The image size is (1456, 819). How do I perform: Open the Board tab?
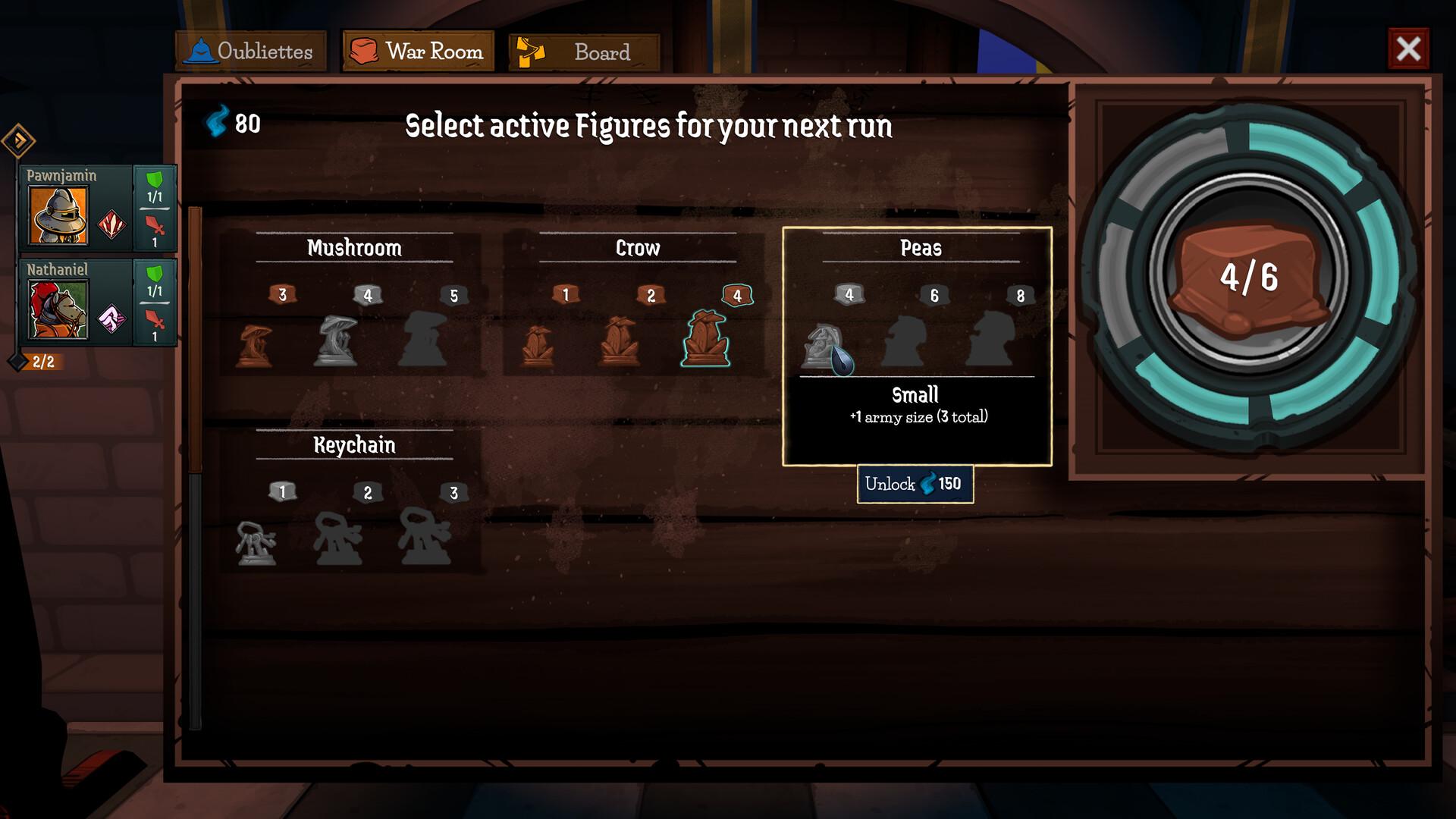(584, 52)
